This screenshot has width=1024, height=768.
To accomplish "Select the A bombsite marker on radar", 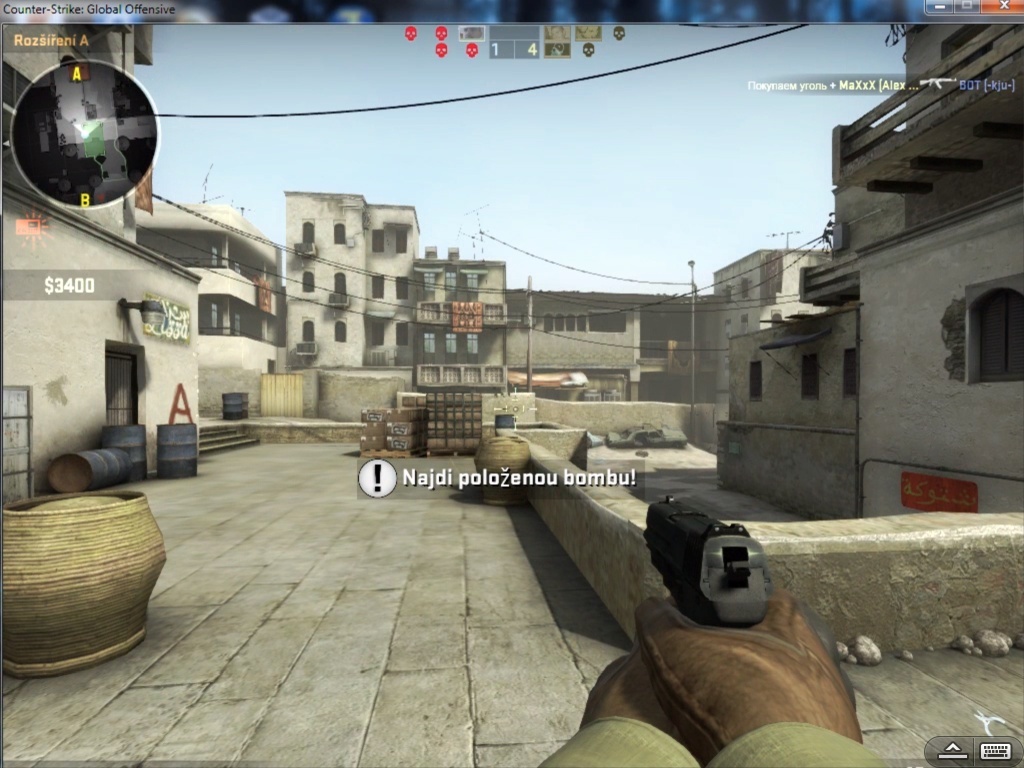I will (x=77, y=73).
